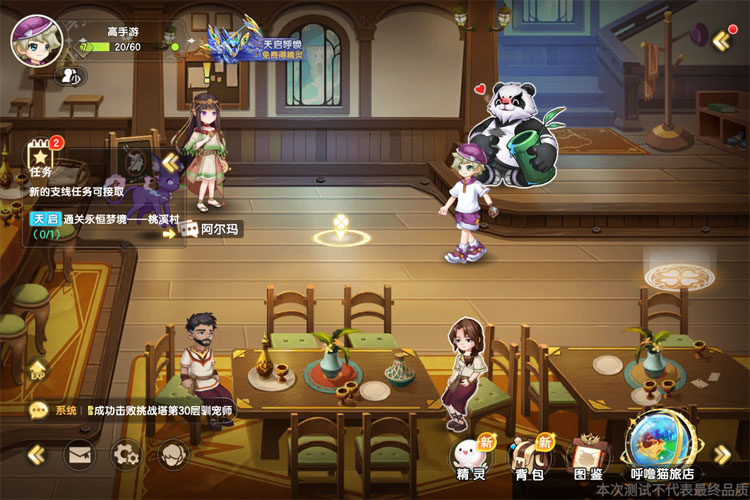Collapse the quest tracker with its arrow

click(170, 161)
